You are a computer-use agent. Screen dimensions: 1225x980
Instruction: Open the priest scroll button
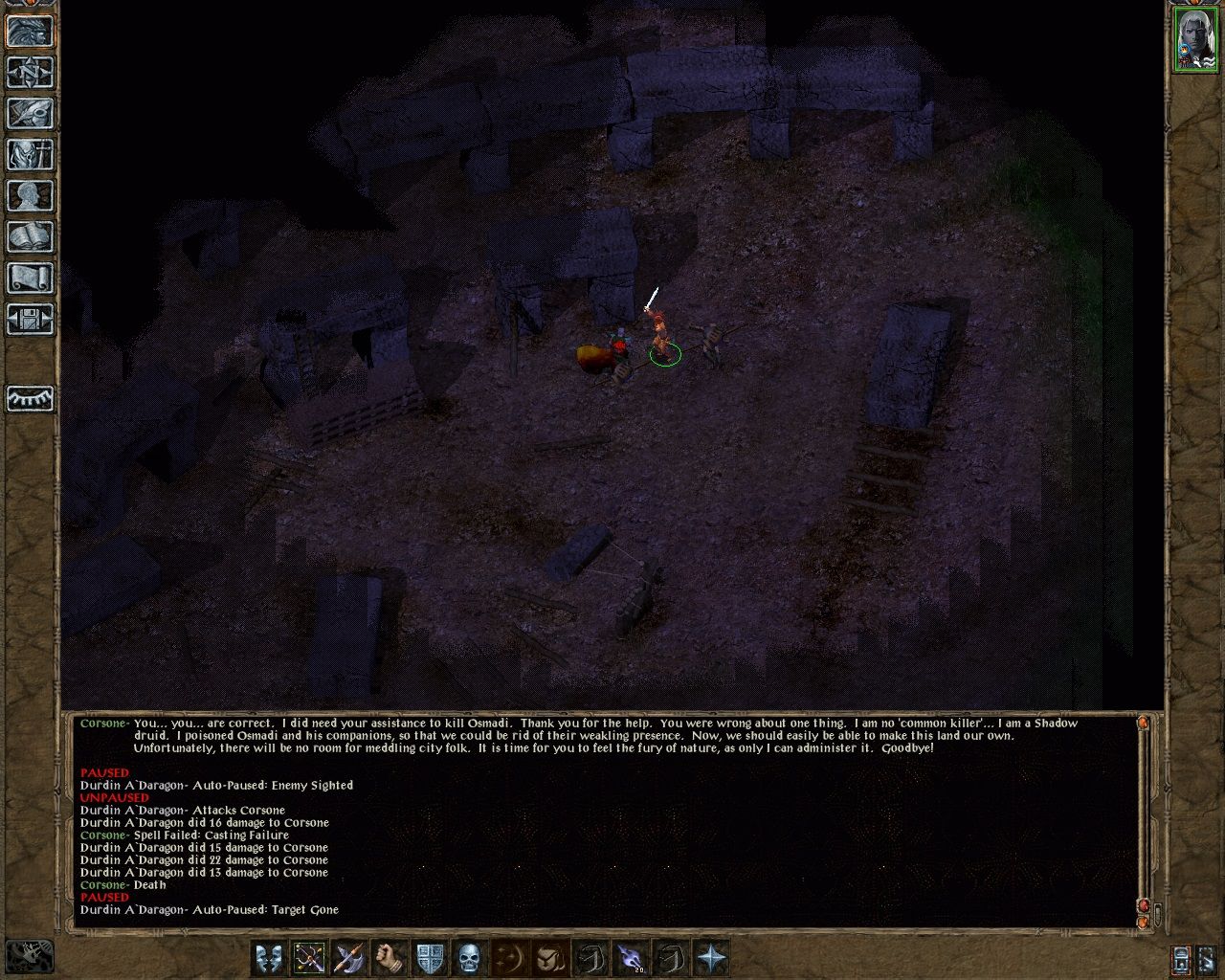(31, 278)
